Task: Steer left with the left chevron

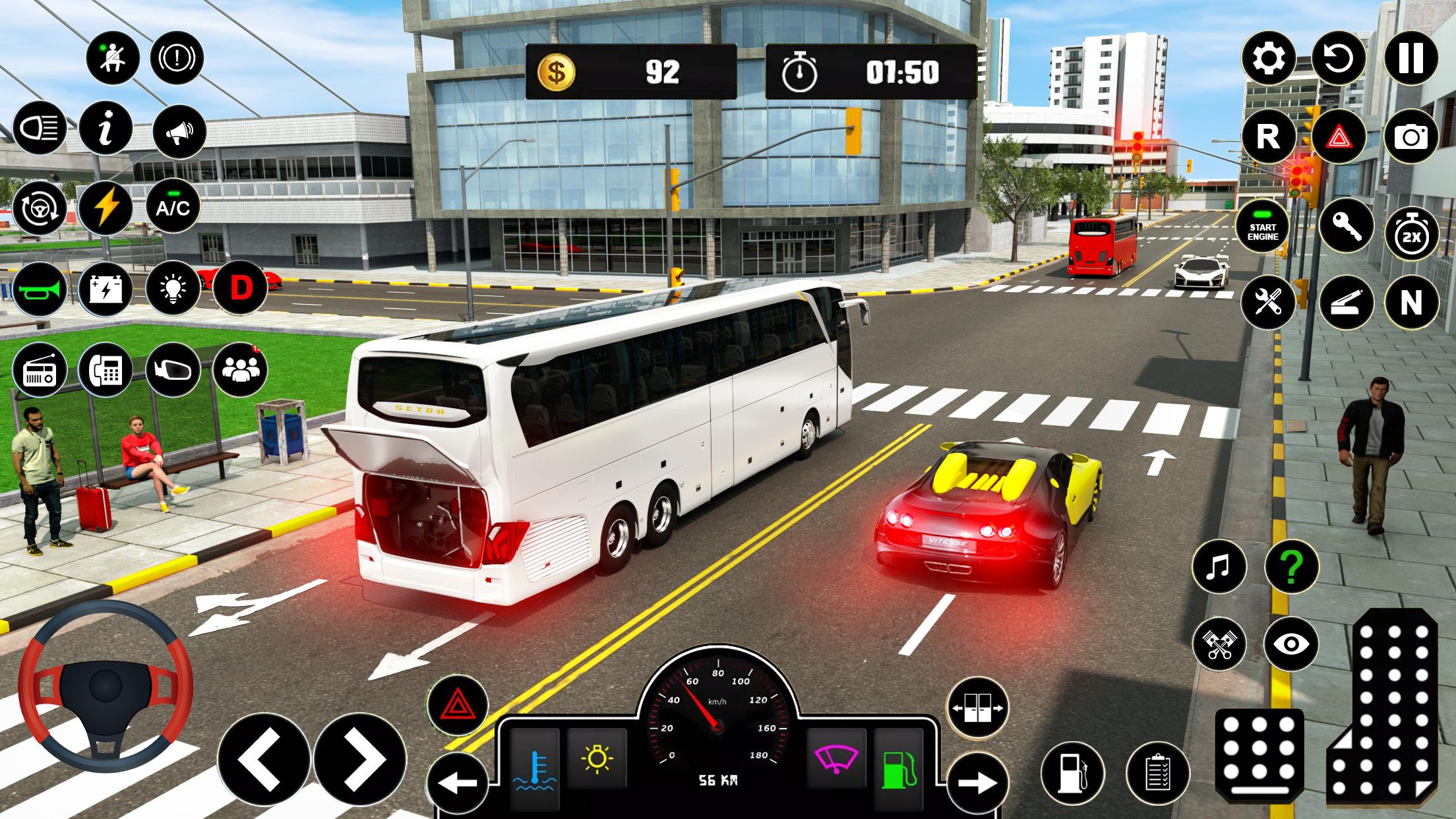Action: pyautogui.click(x=264, y=760)
